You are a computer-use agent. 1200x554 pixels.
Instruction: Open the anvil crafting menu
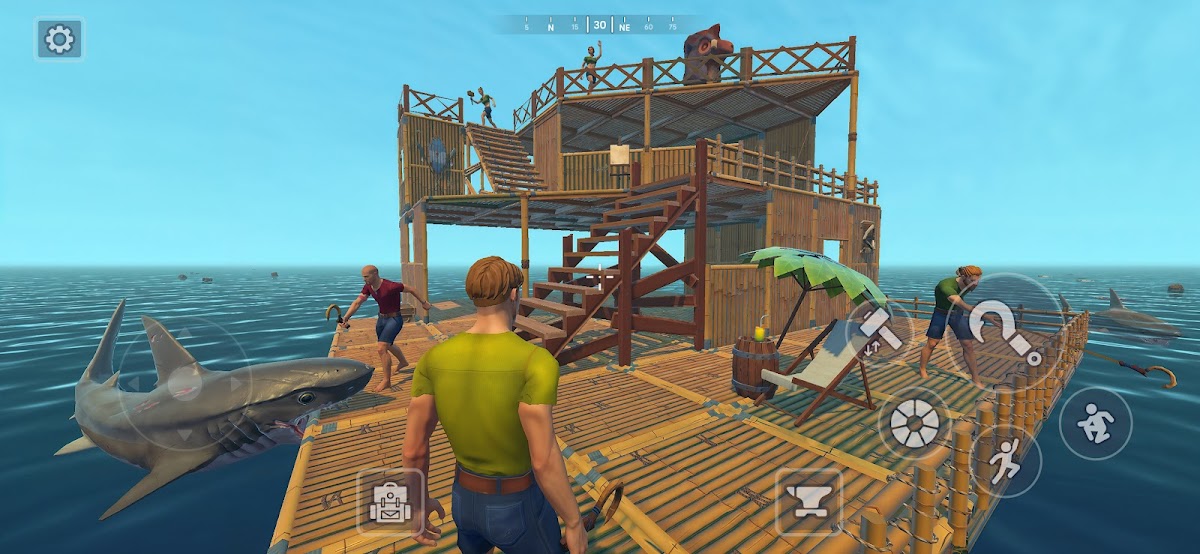point(808,500)
